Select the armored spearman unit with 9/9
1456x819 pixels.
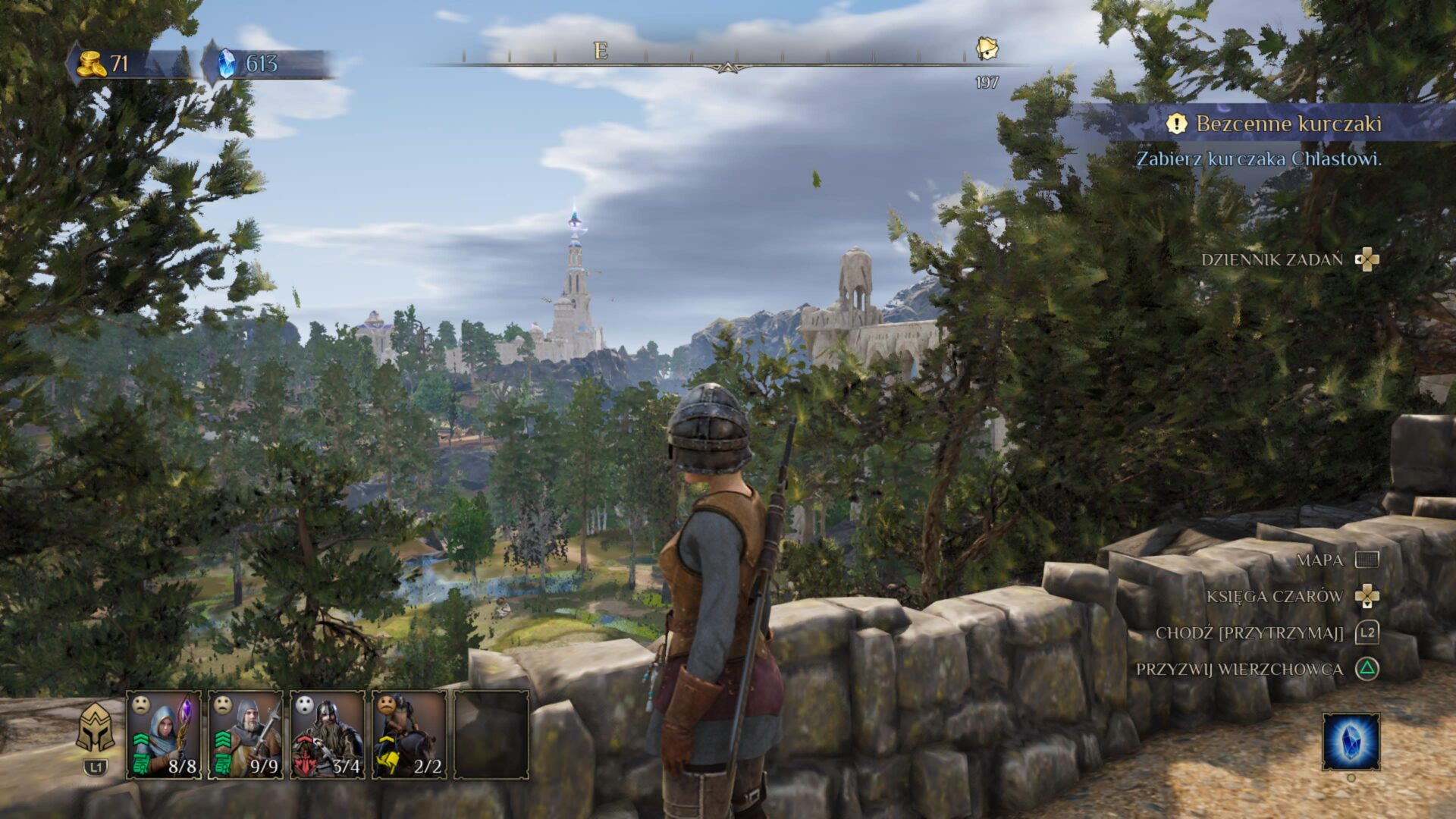pyautogui.click(x=246, y=734)
